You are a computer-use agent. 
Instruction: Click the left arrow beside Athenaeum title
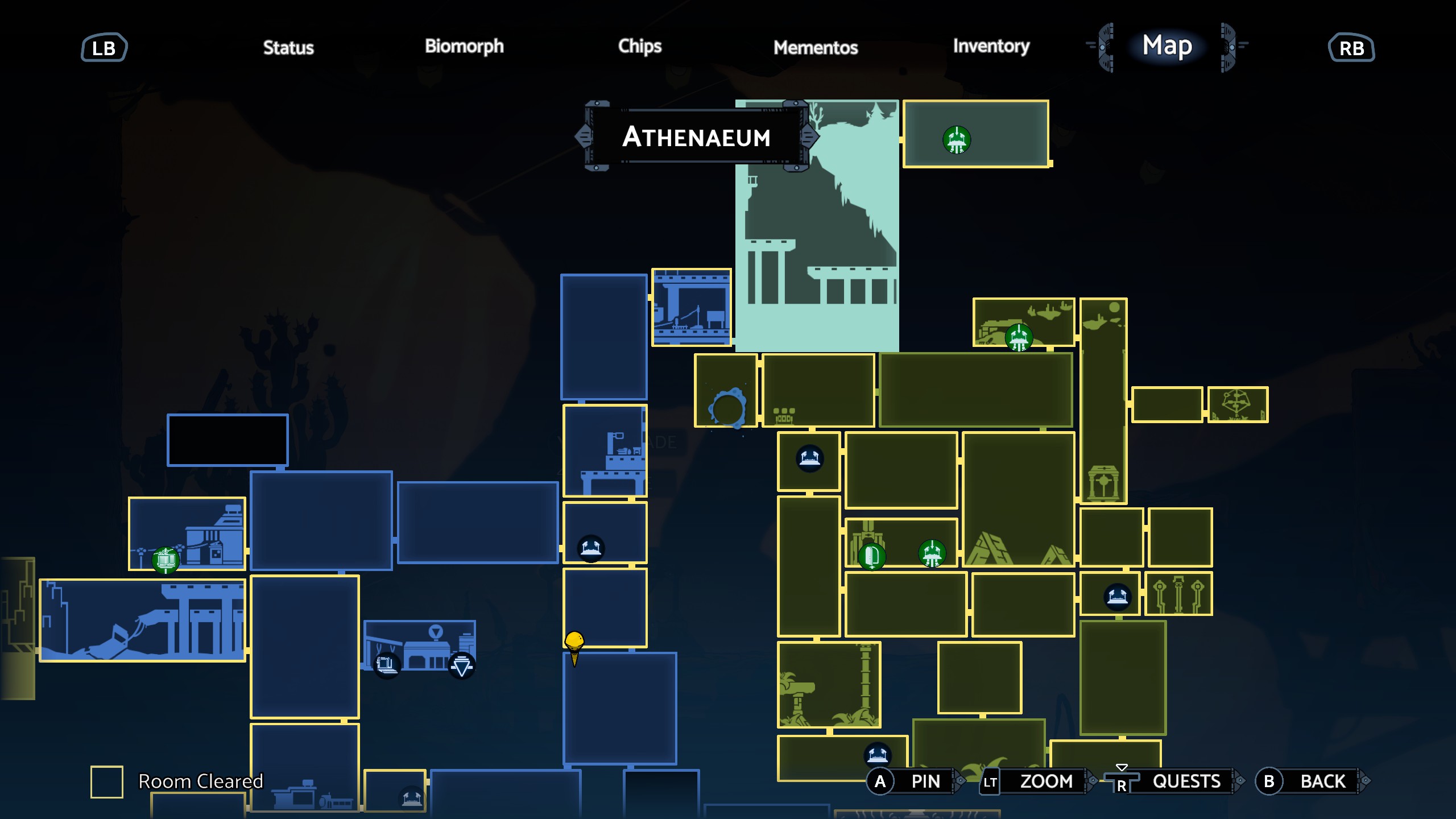pyautogui.click(x=582, y=135)
